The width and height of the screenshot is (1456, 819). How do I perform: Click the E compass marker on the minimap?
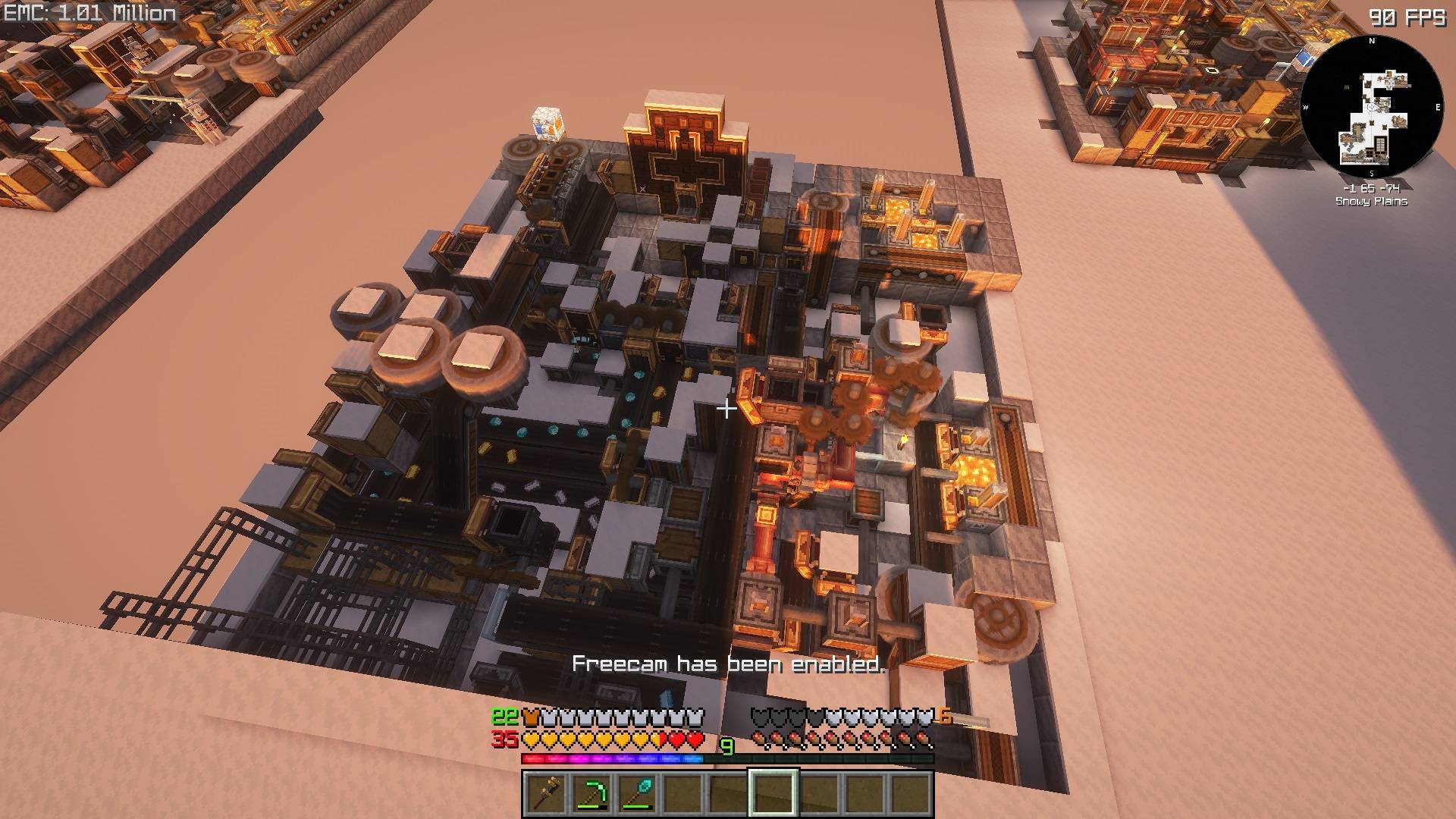tap(1438, 107)
